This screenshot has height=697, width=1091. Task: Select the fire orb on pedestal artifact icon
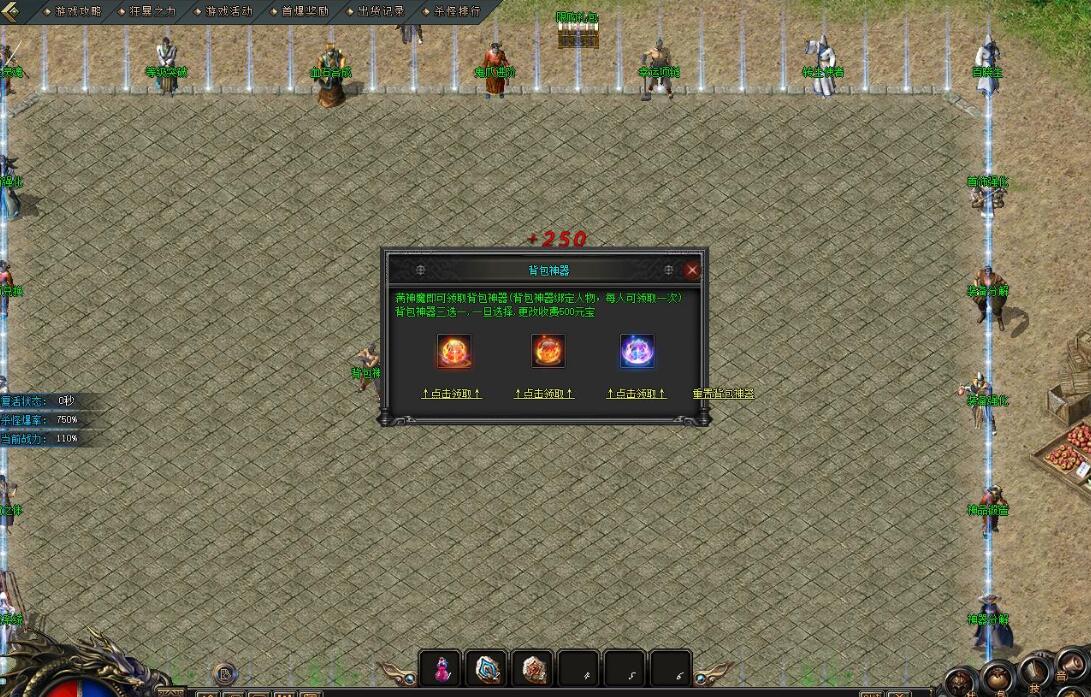point(547,351)
